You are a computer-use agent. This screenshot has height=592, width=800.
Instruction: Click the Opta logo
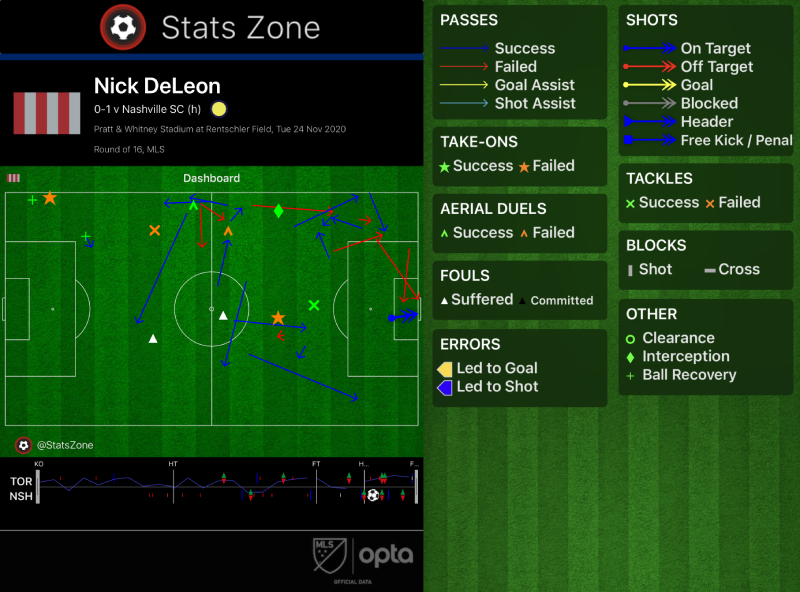[x=386, y=553]
